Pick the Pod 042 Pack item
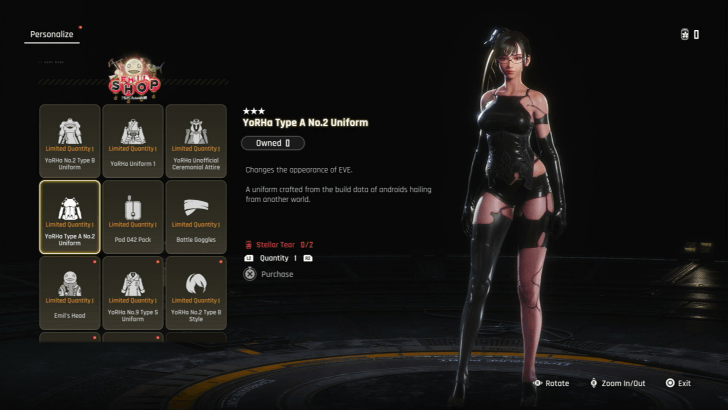This screenshot has width=728, height=410. pos(133,217)
